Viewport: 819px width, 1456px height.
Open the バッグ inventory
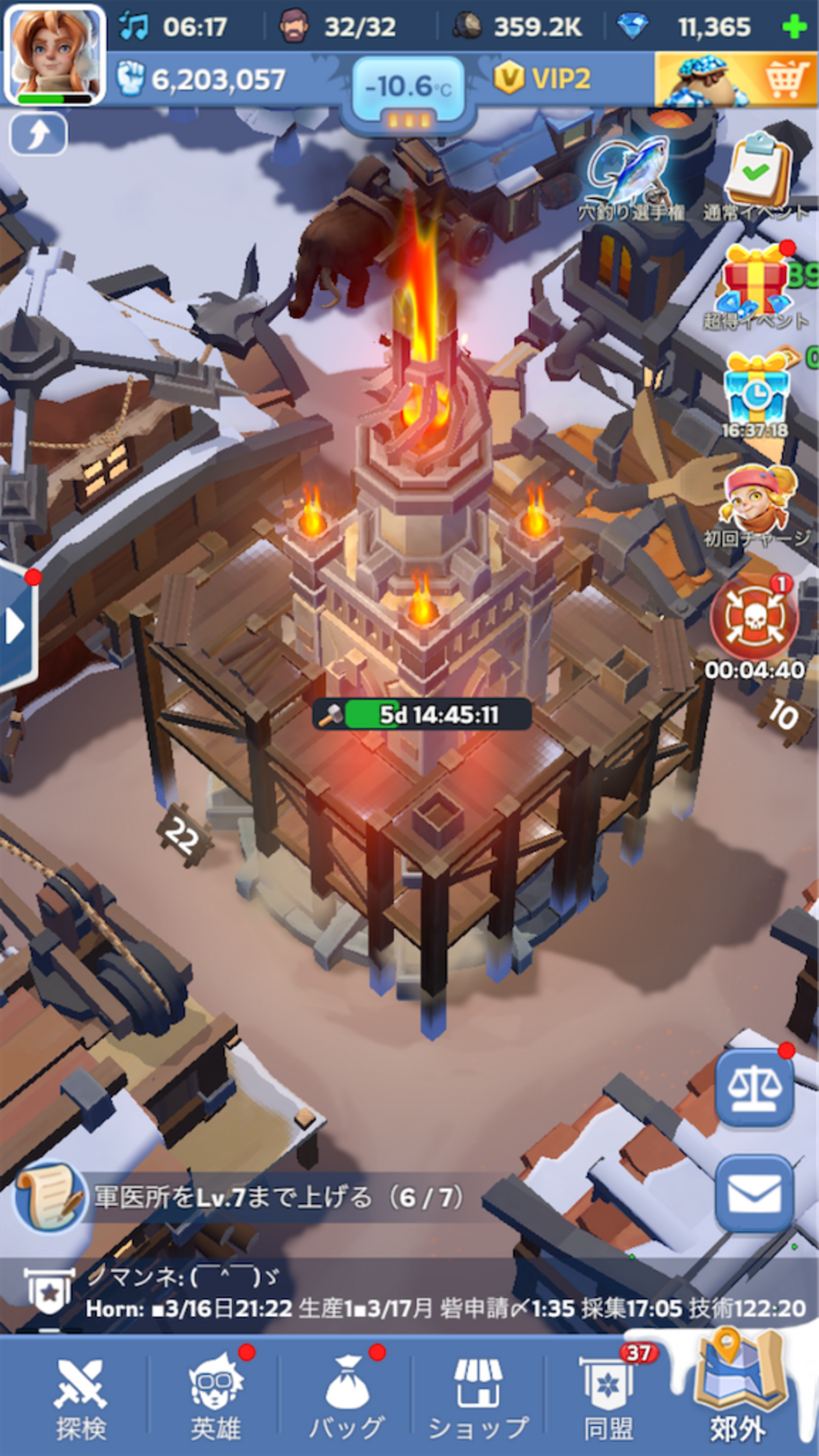point(346,1399)
